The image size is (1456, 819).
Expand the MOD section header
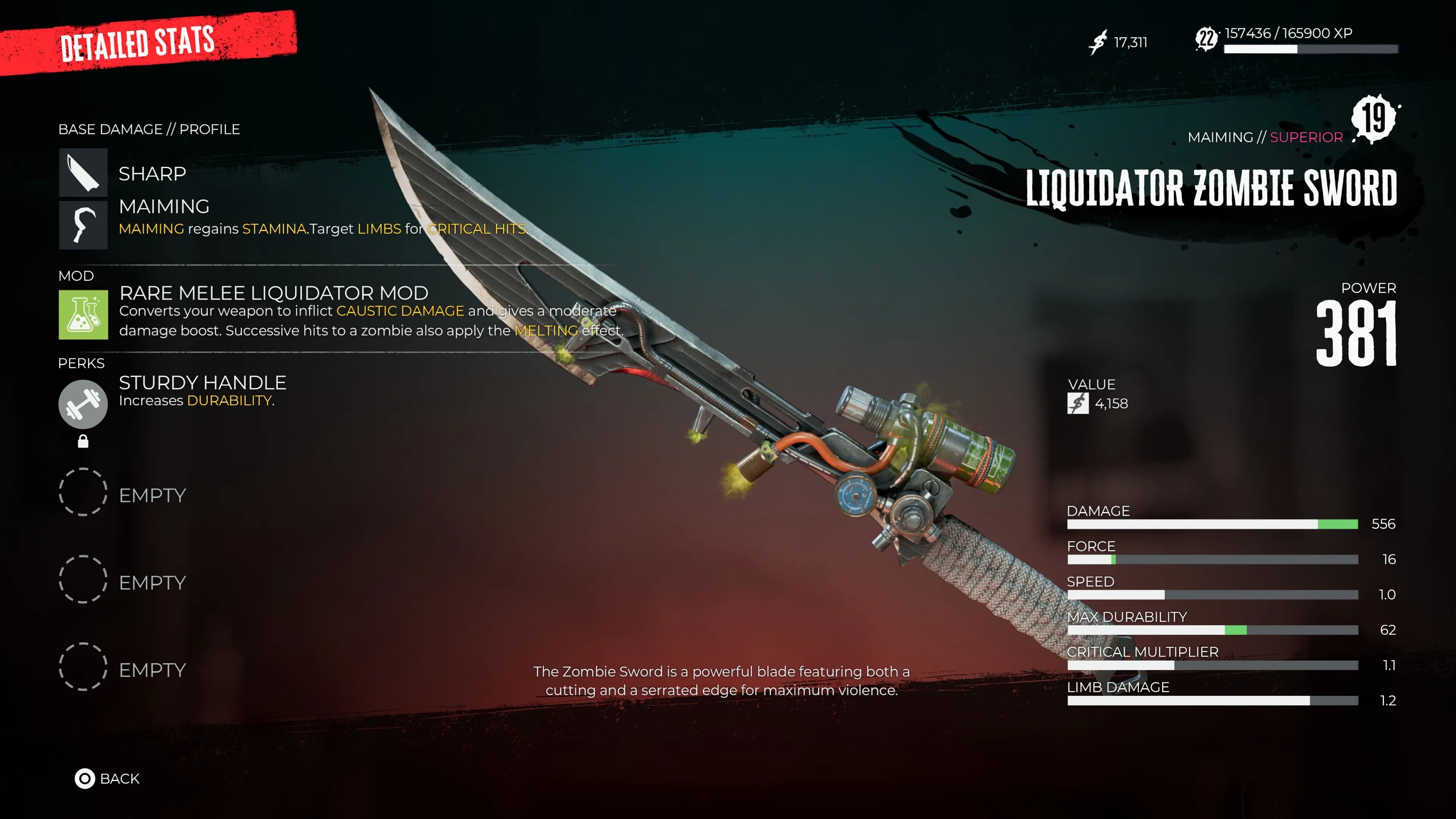(76, 276)
